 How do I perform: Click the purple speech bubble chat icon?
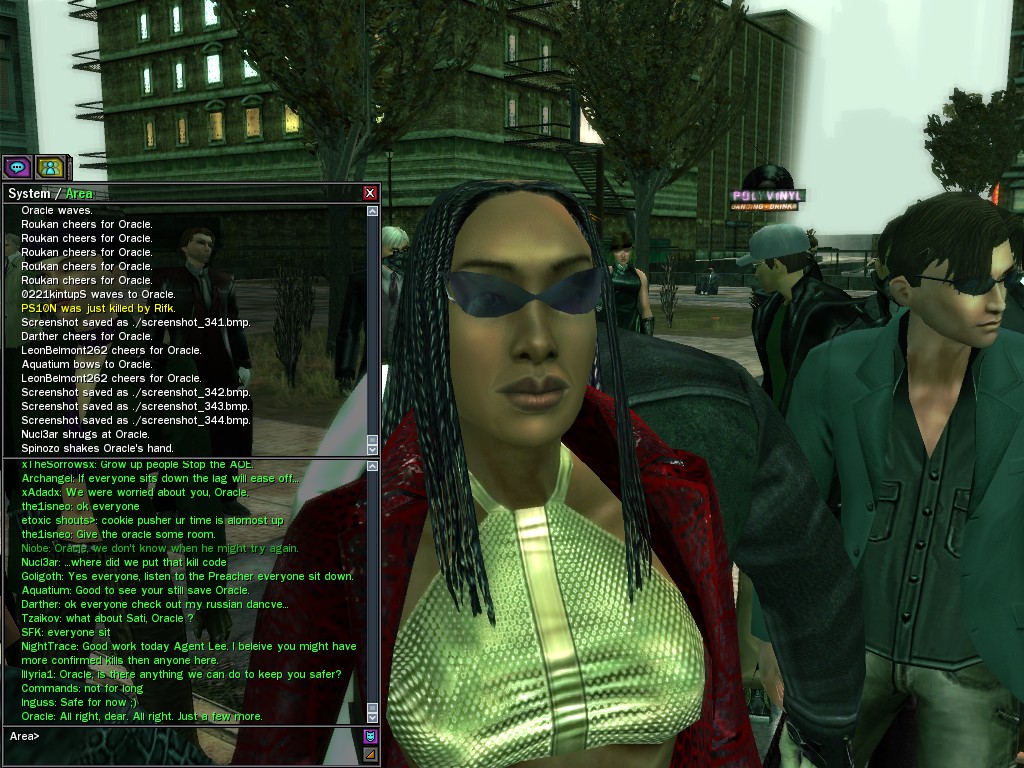click(x=16, y=167)
